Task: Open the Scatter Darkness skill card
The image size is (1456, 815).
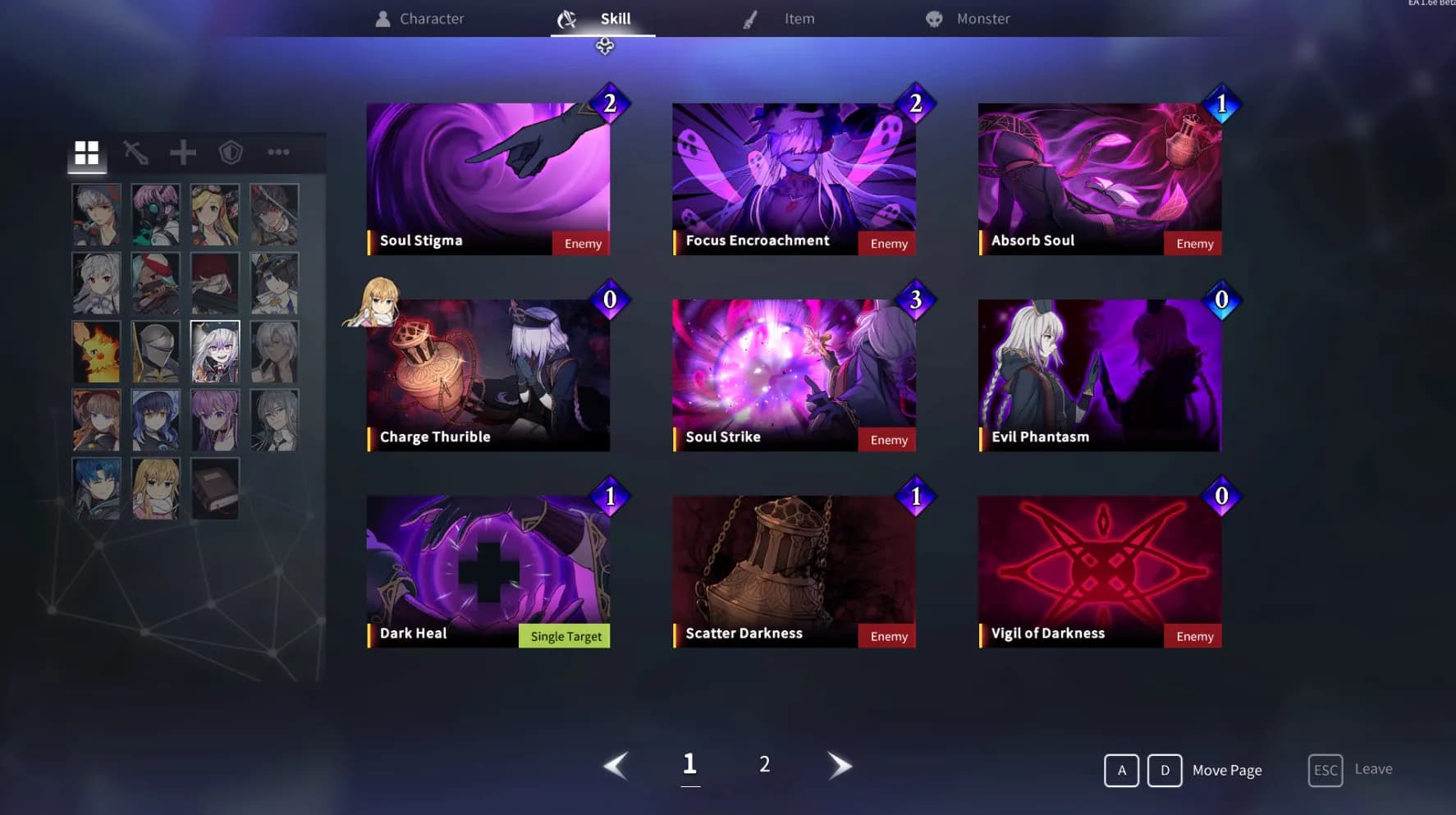Action: pos(794,571)
